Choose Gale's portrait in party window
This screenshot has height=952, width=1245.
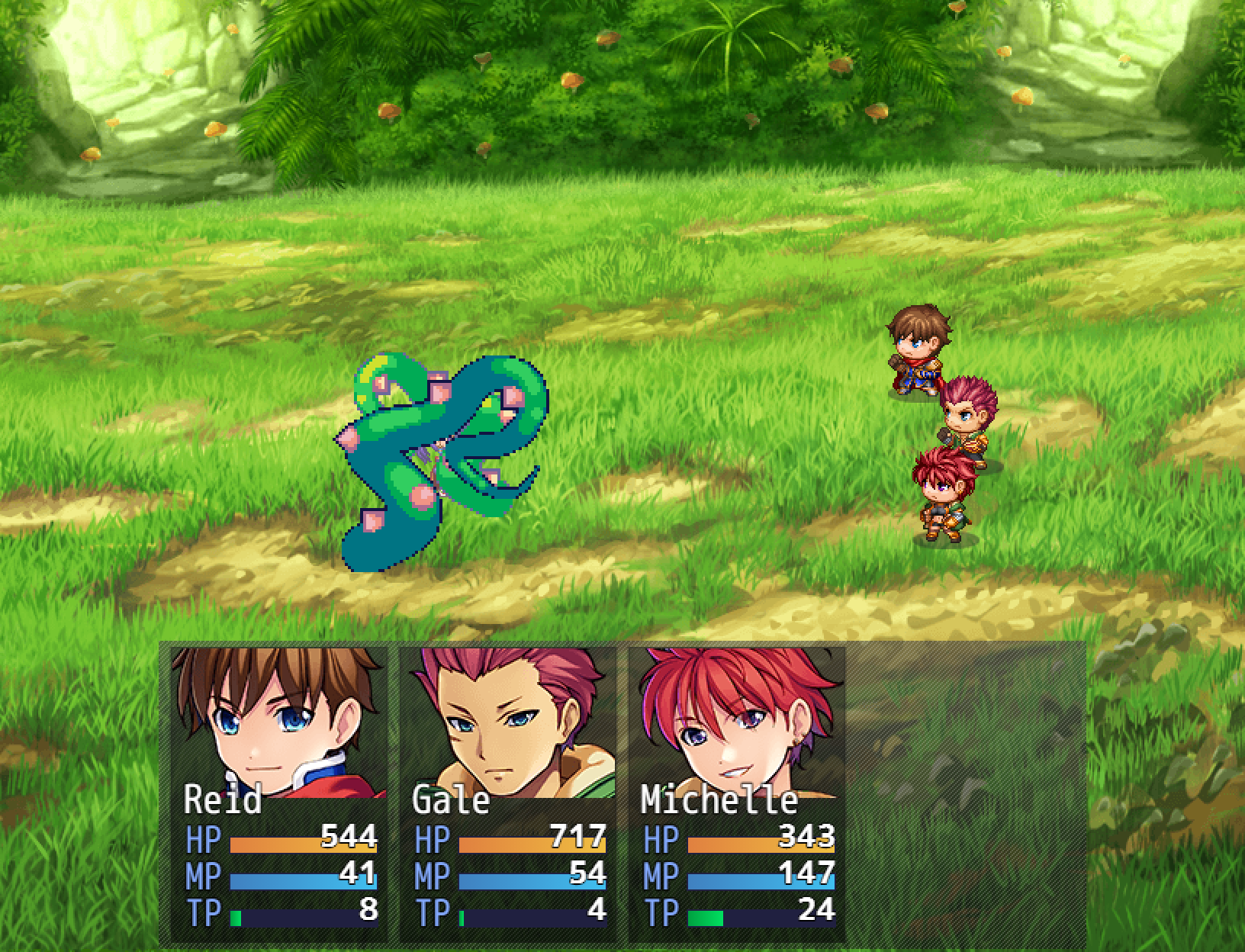point(508,721)
